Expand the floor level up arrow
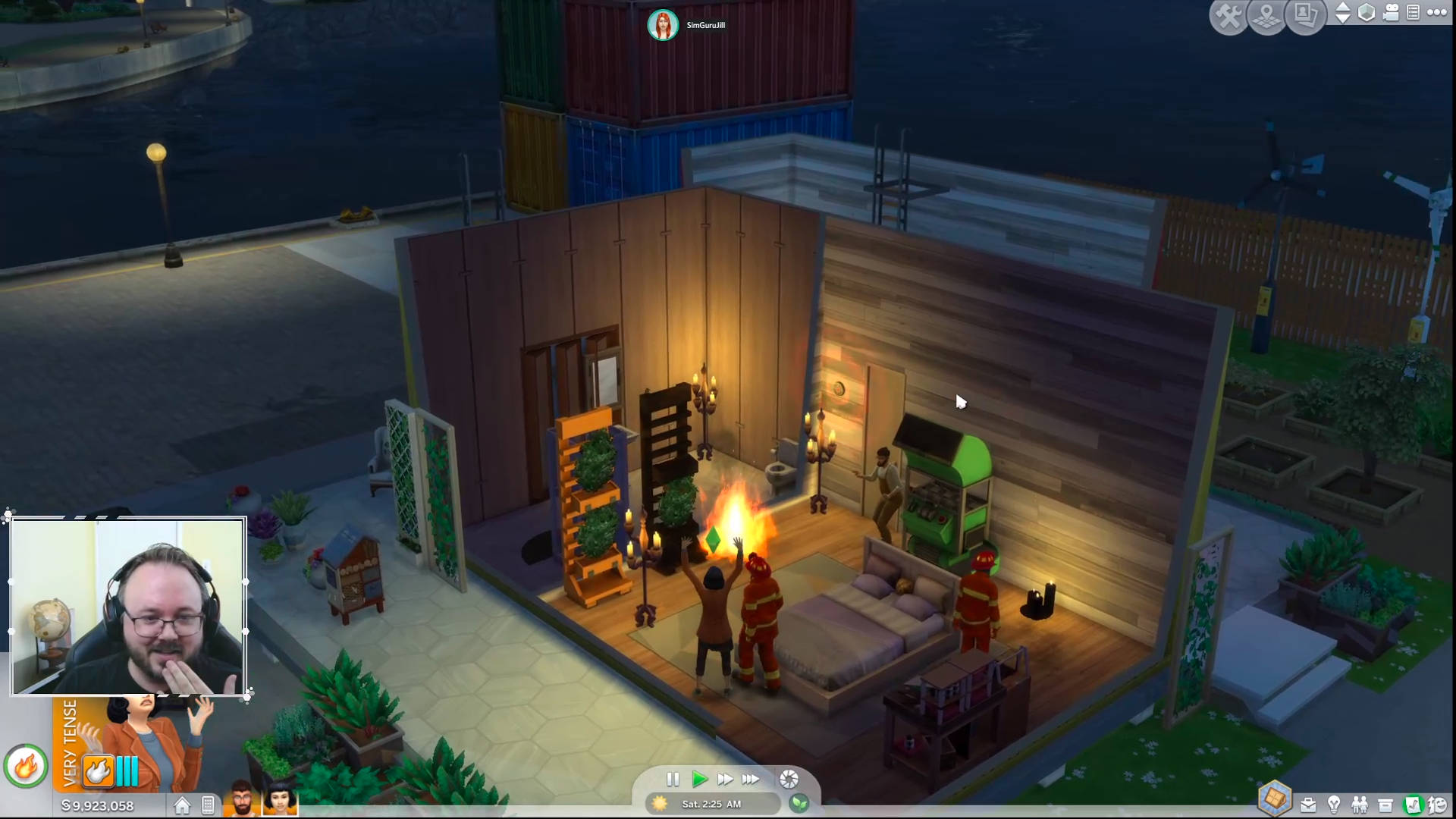Viewport: 1456px width, 819px height. click(x=1345, y=8)
